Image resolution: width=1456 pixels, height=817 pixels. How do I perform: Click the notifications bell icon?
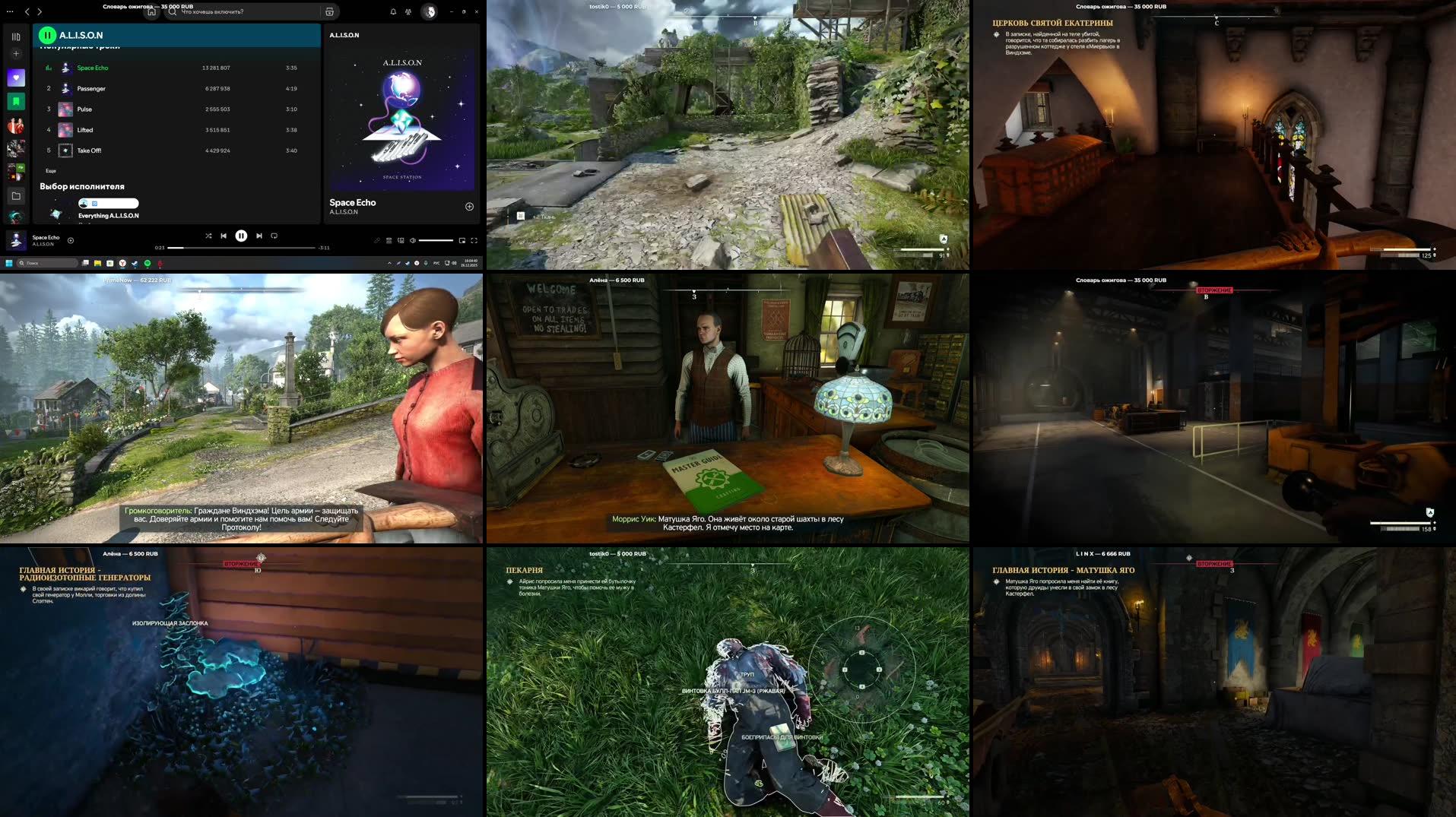coord(392,11)
